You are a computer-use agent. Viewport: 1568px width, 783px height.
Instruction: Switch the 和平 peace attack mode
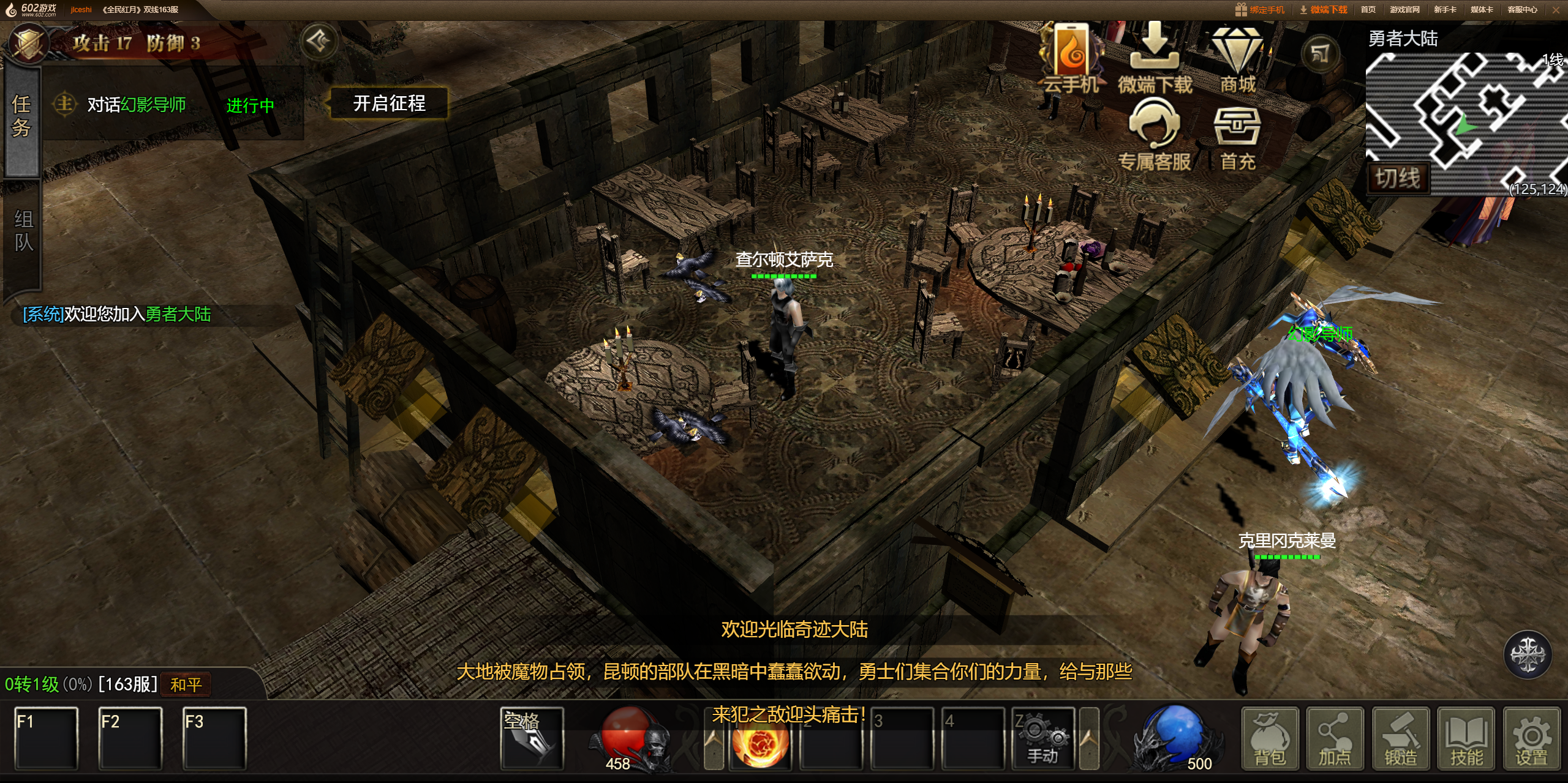point(186,684)
